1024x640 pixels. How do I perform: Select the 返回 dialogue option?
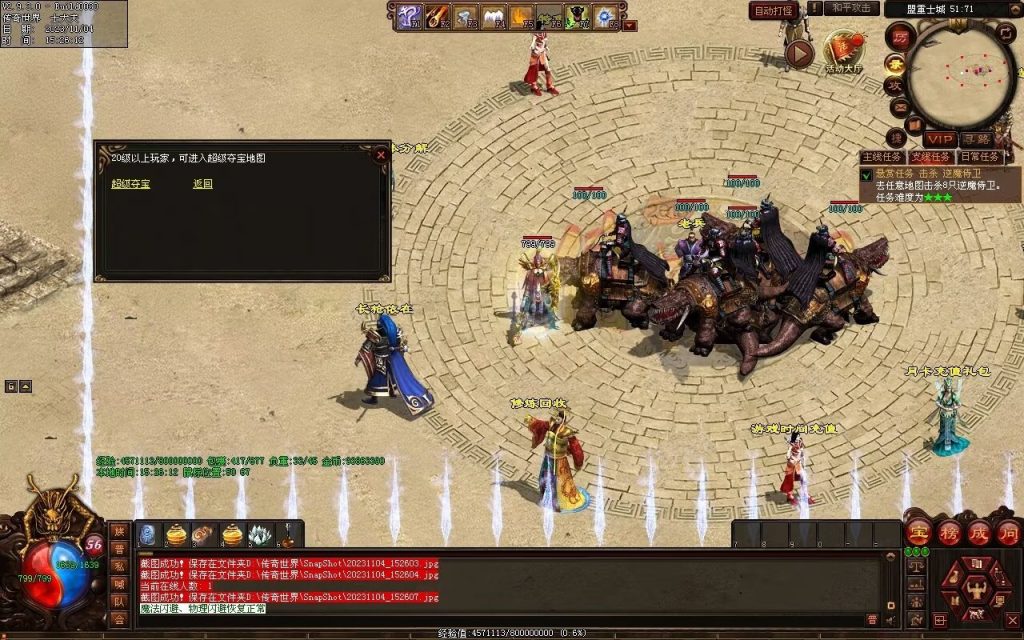point(203,184)
